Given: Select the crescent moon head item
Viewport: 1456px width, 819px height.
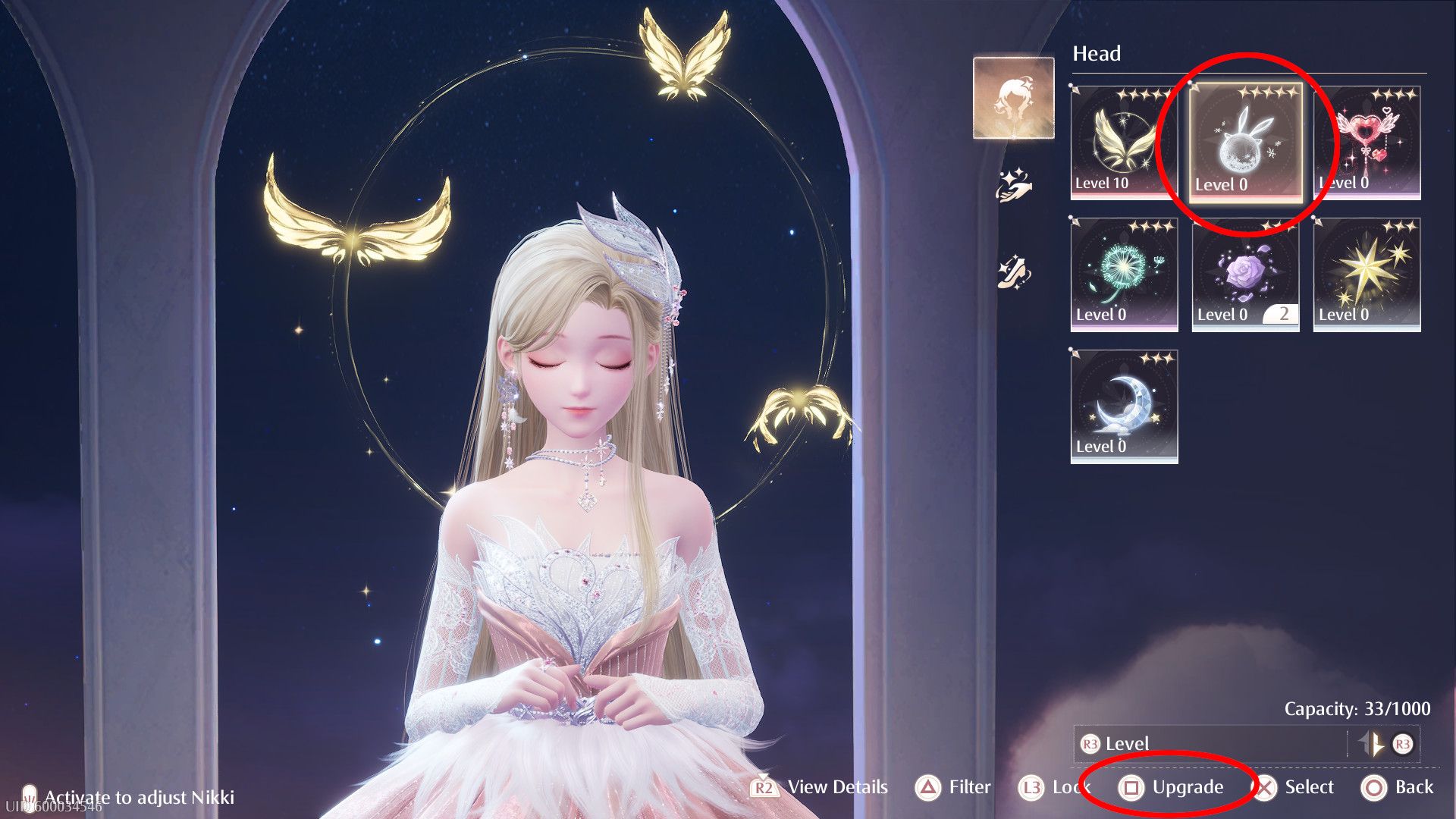Looking at the screenshot, I should [1123, 406].
